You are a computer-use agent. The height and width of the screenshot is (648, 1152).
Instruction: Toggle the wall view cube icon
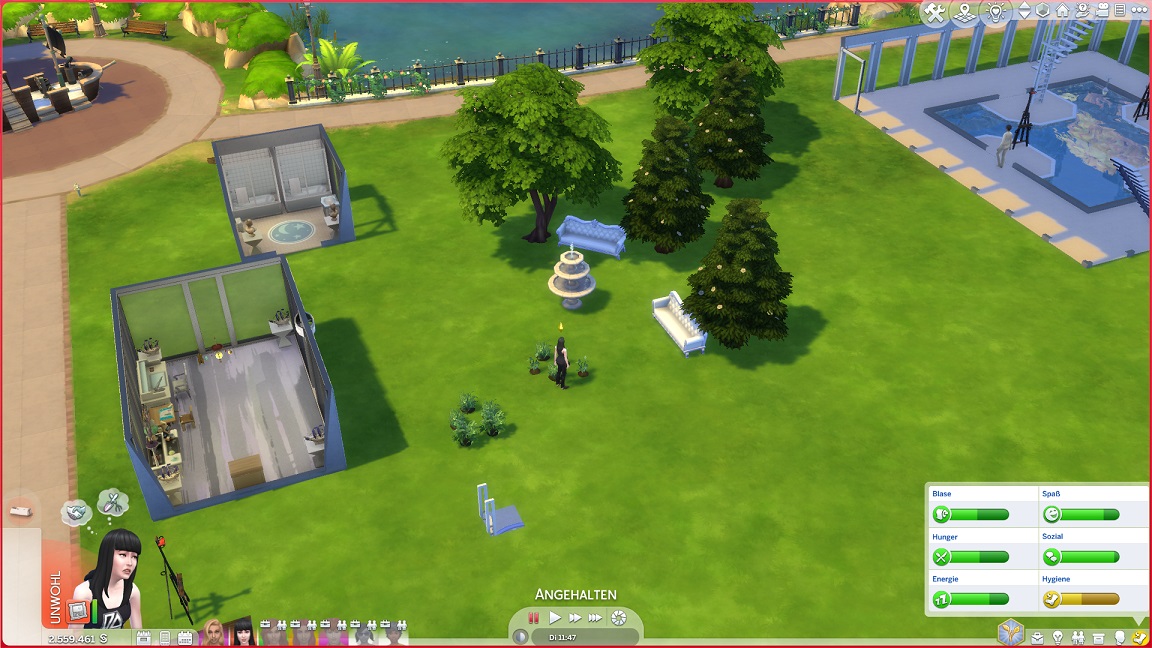coord(1042,12)
